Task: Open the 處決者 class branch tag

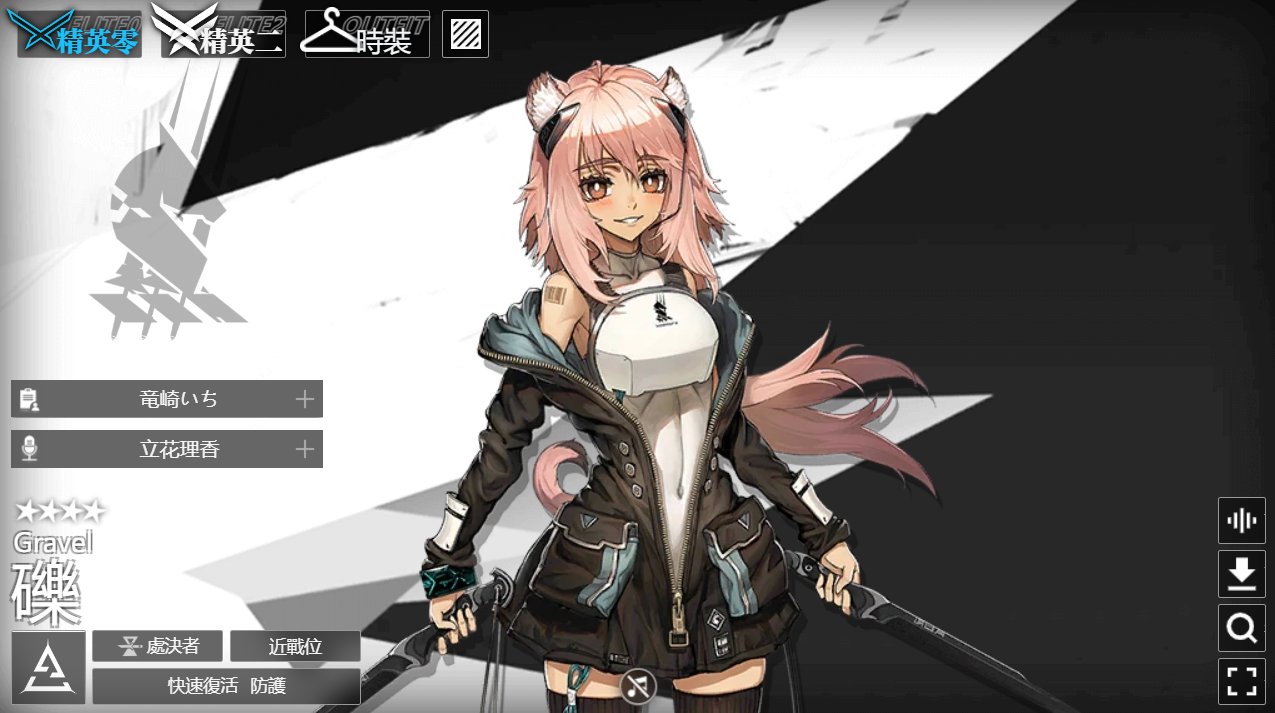Action: point(157,646)
